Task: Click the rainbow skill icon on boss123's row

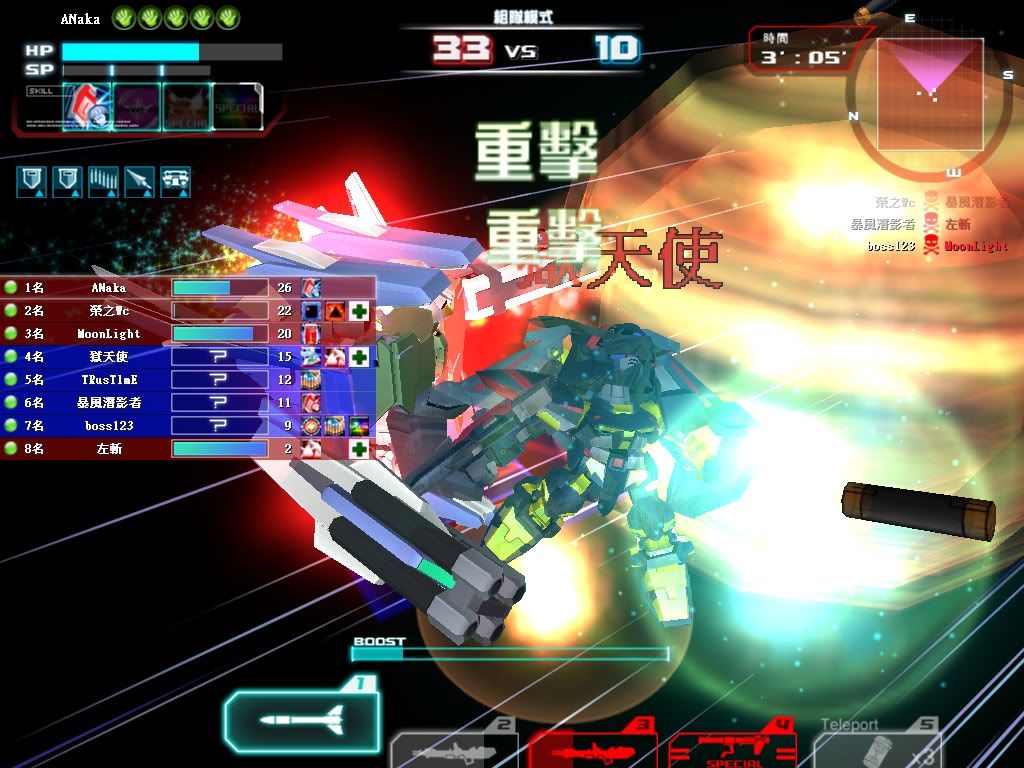Action: tap(359, 426)
